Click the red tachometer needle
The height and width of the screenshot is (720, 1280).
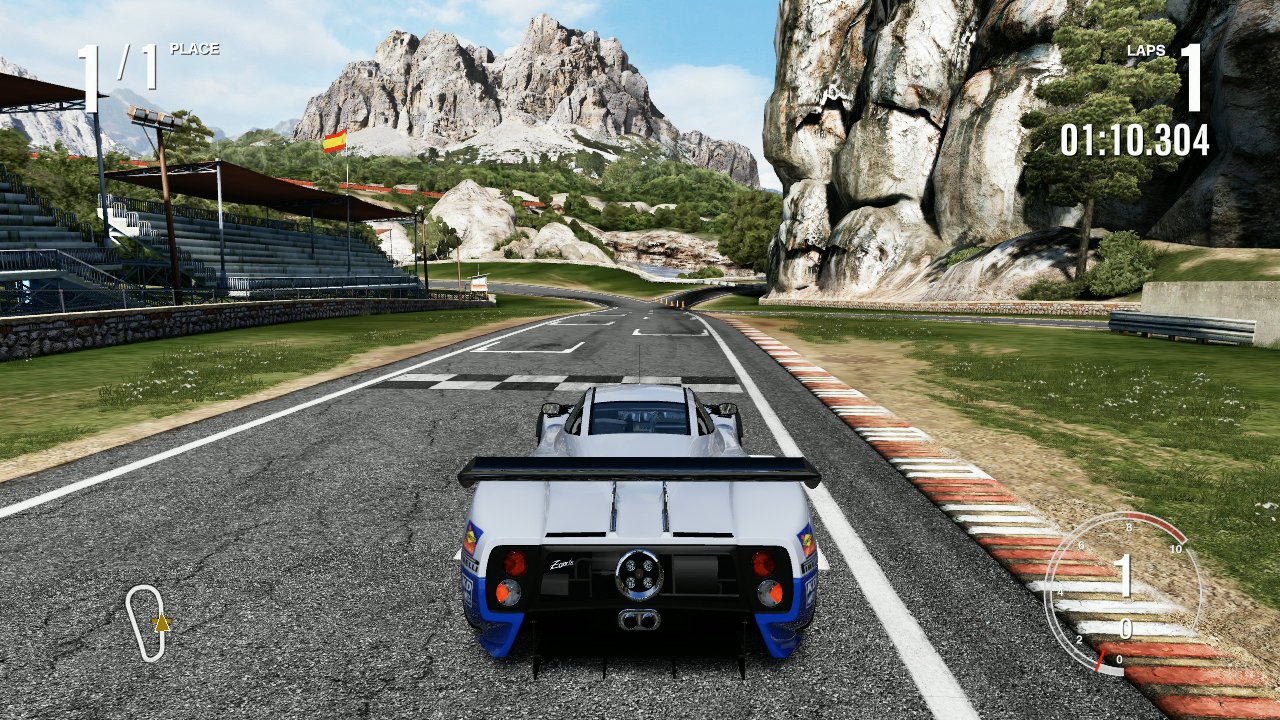pyautogui.click(x=1101, y=660)
